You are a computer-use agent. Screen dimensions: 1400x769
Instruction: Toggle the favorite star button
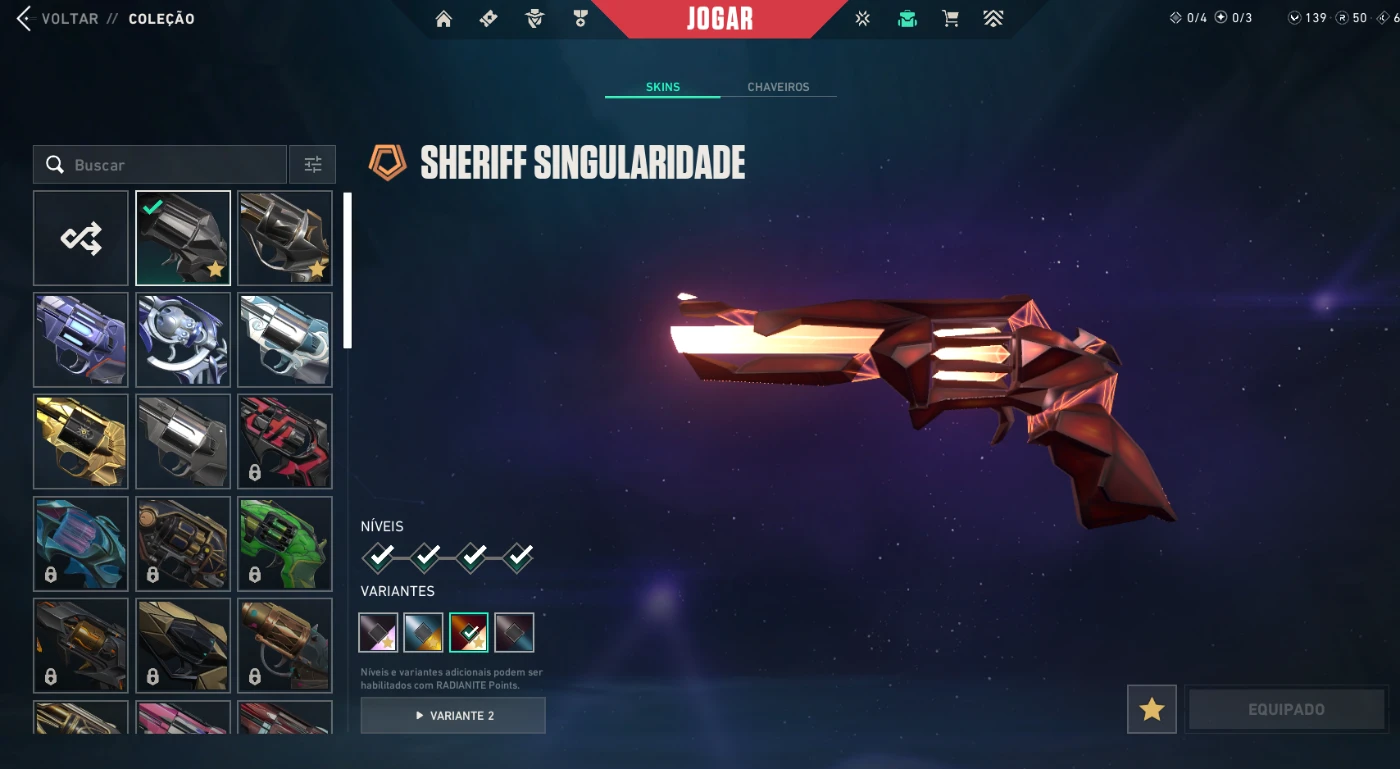1151,709
